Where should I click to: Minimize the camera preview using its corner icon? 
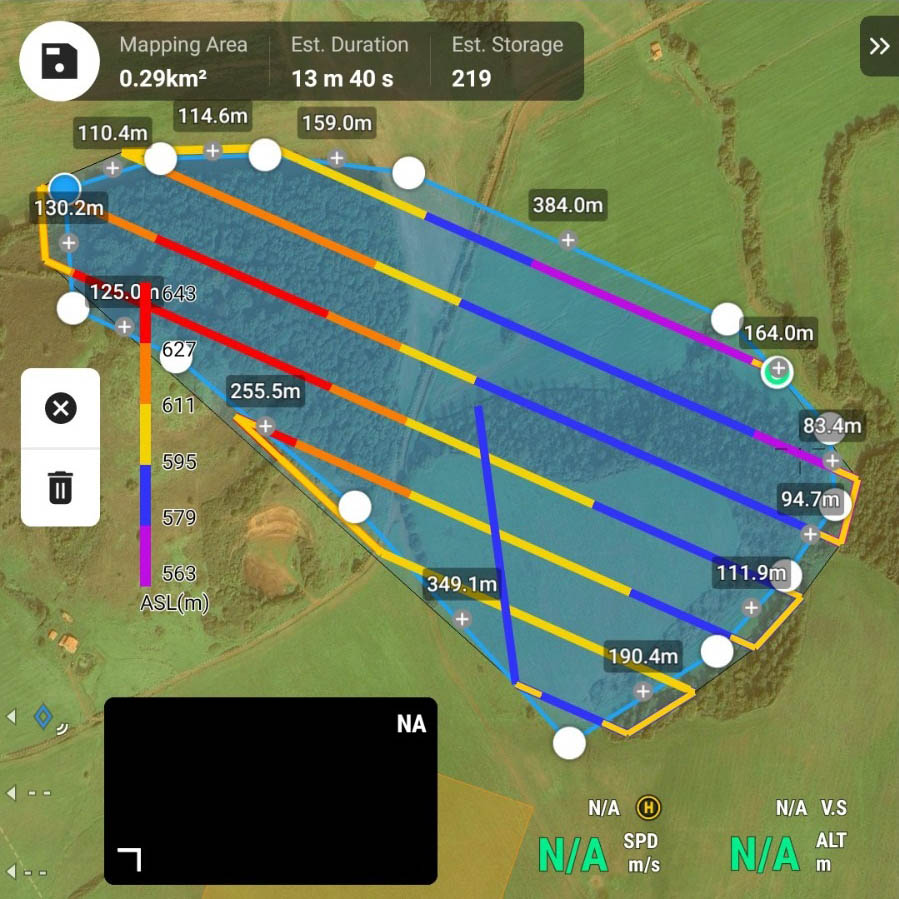point(129,858)
